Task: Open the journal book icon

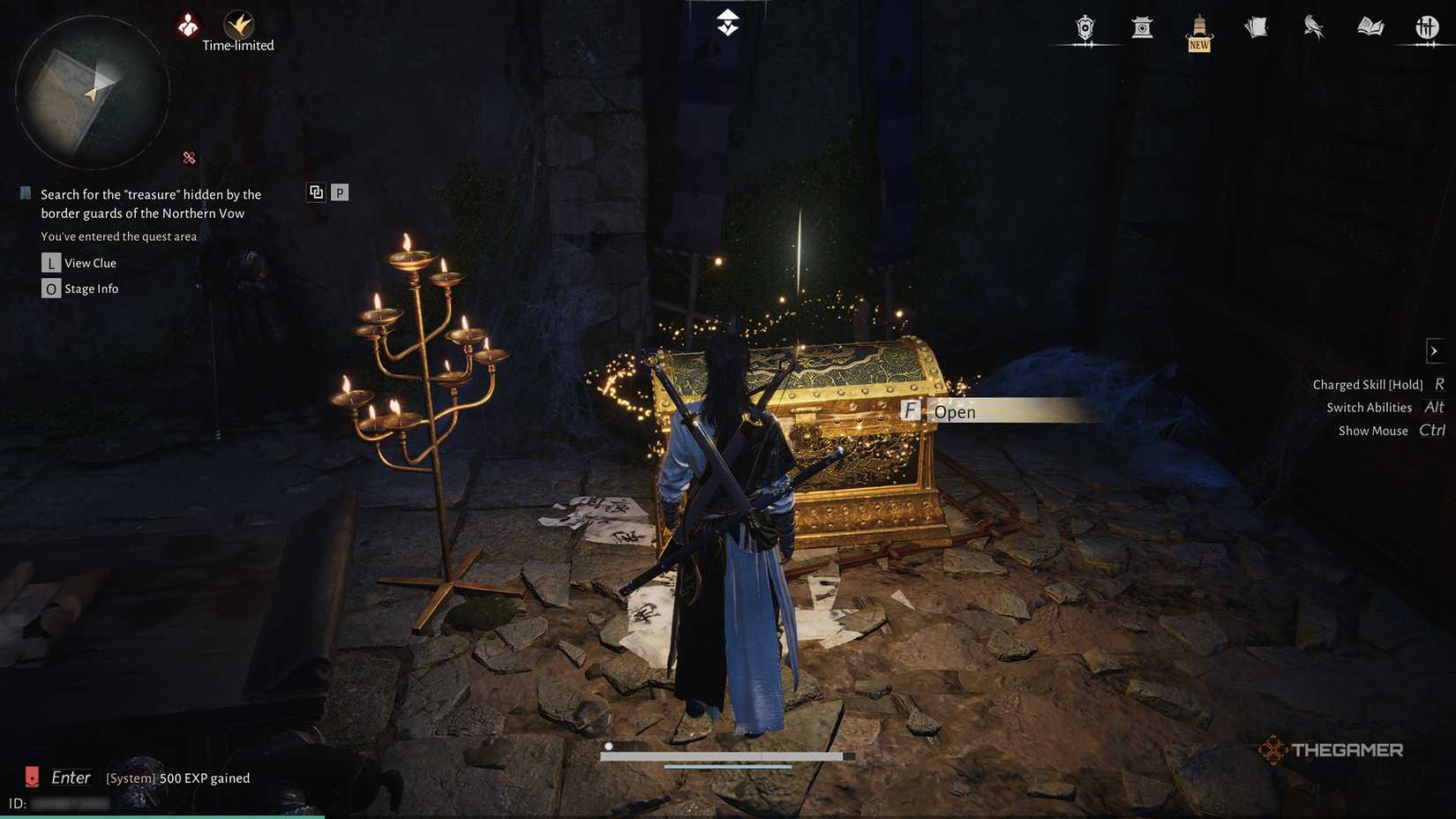Action: [x=1369, y=28]
